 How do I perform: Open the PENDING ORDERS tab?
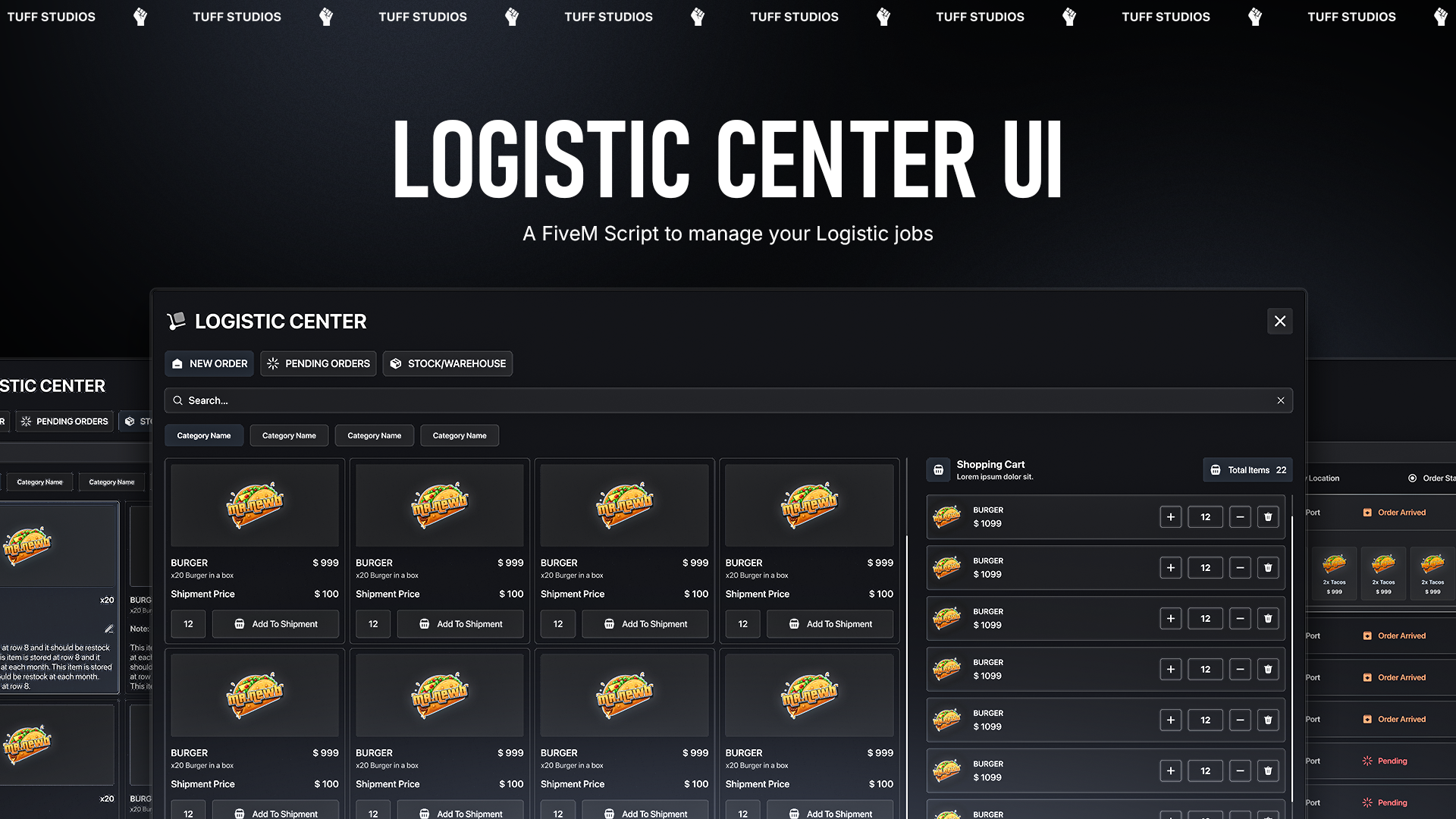click(318, 363)
